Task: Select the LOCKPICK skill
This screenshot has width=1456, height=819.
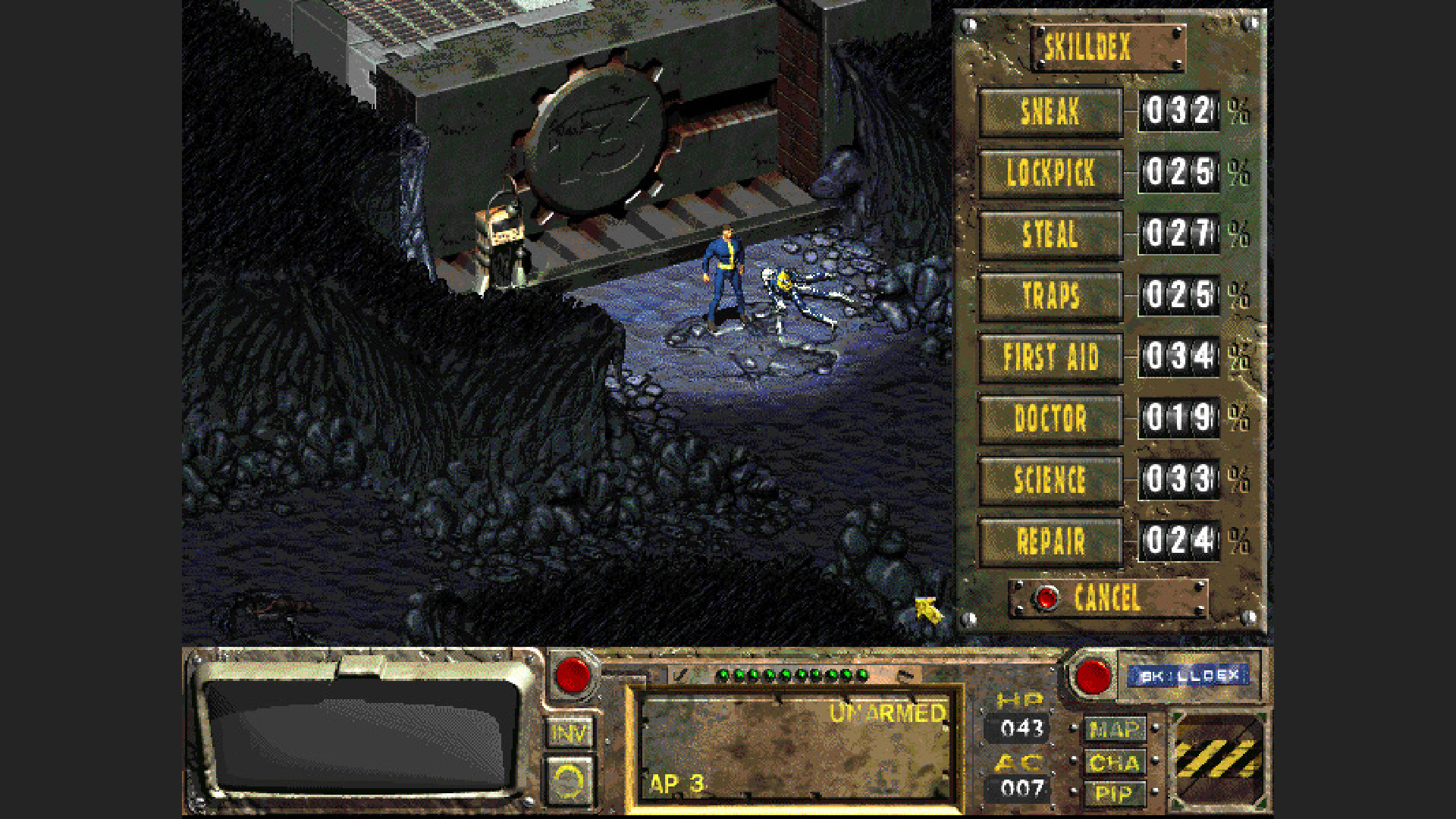Action: (x=1050, y=173)
